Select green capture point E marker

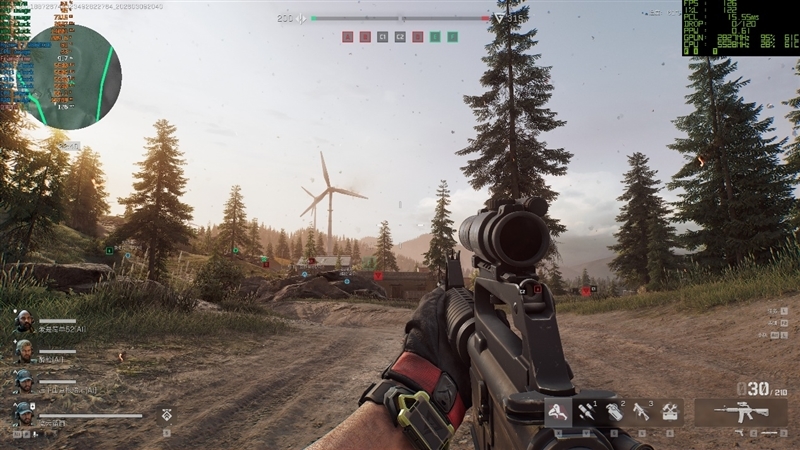coord(435,37)
